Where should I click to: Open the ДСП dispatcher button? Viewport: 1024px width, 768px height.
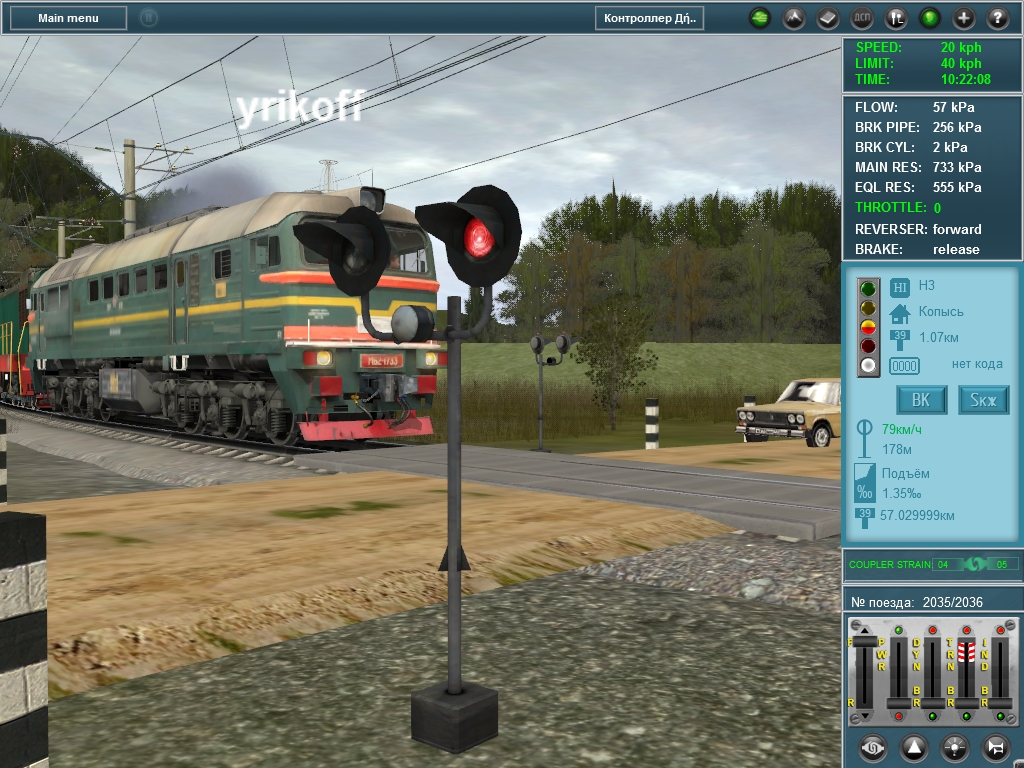[862, 18]
